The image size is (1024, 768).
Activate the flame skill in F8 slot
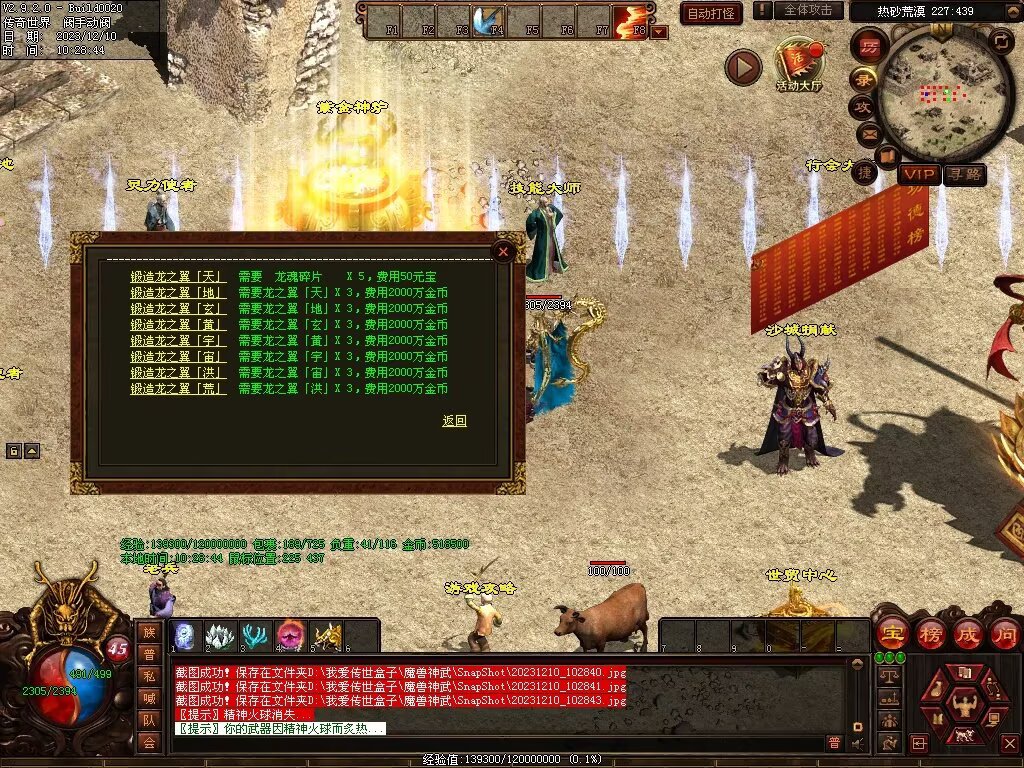(x=630, y=20)
